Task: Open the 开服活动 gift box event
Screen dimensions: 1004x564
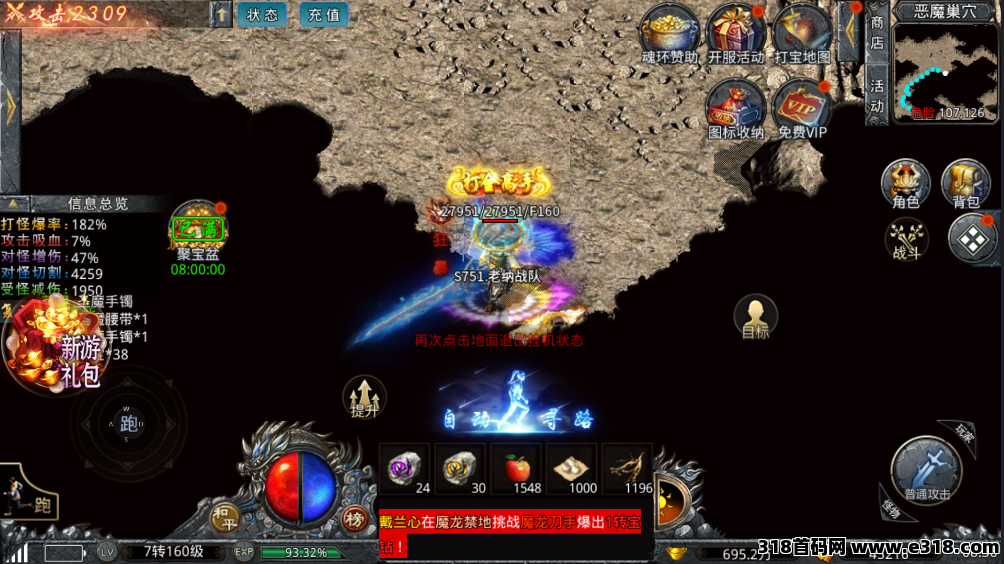Action: point(737,32)
